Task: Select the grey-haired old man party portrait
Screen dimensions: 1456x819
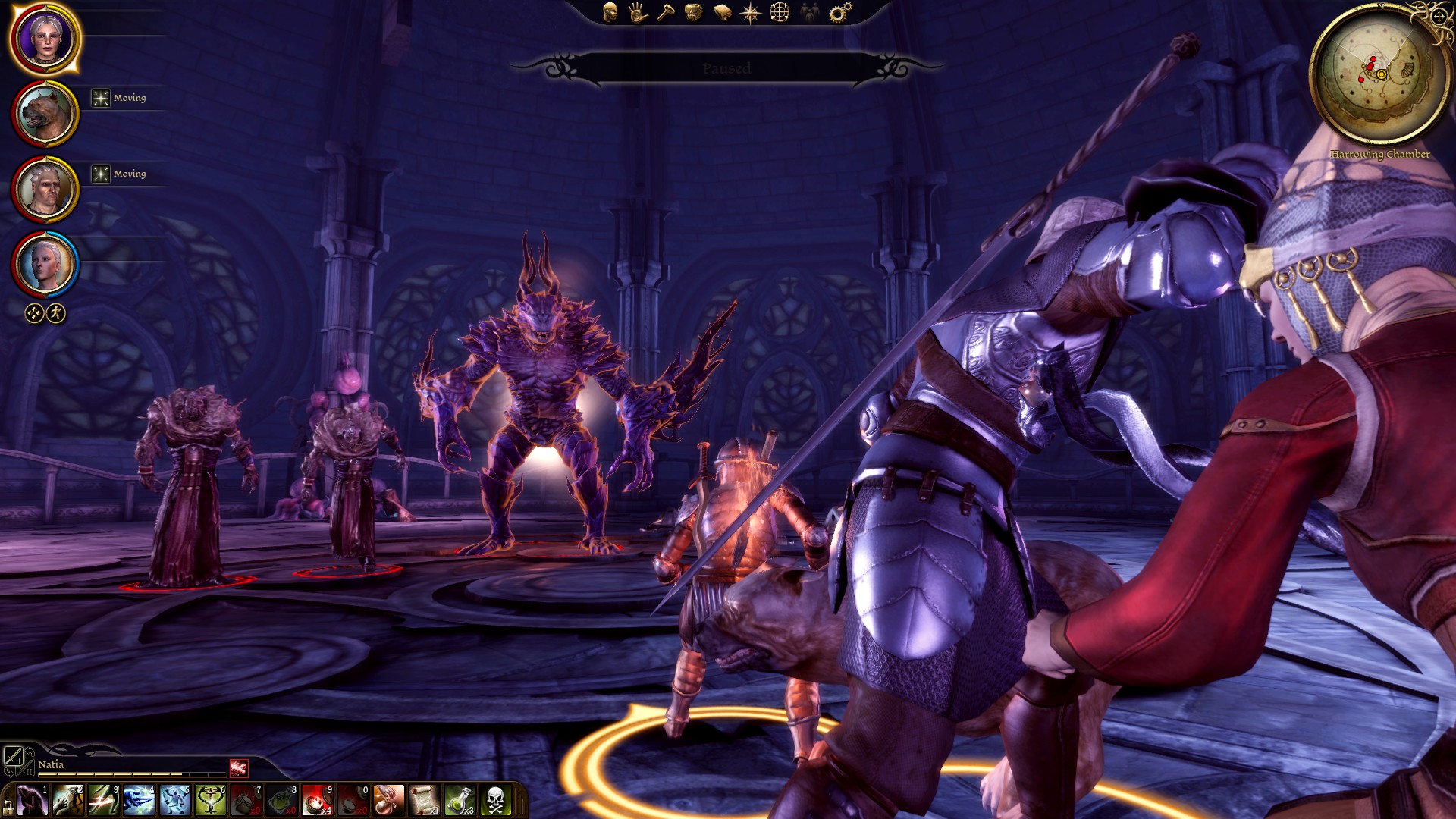Action: point(45,190)
